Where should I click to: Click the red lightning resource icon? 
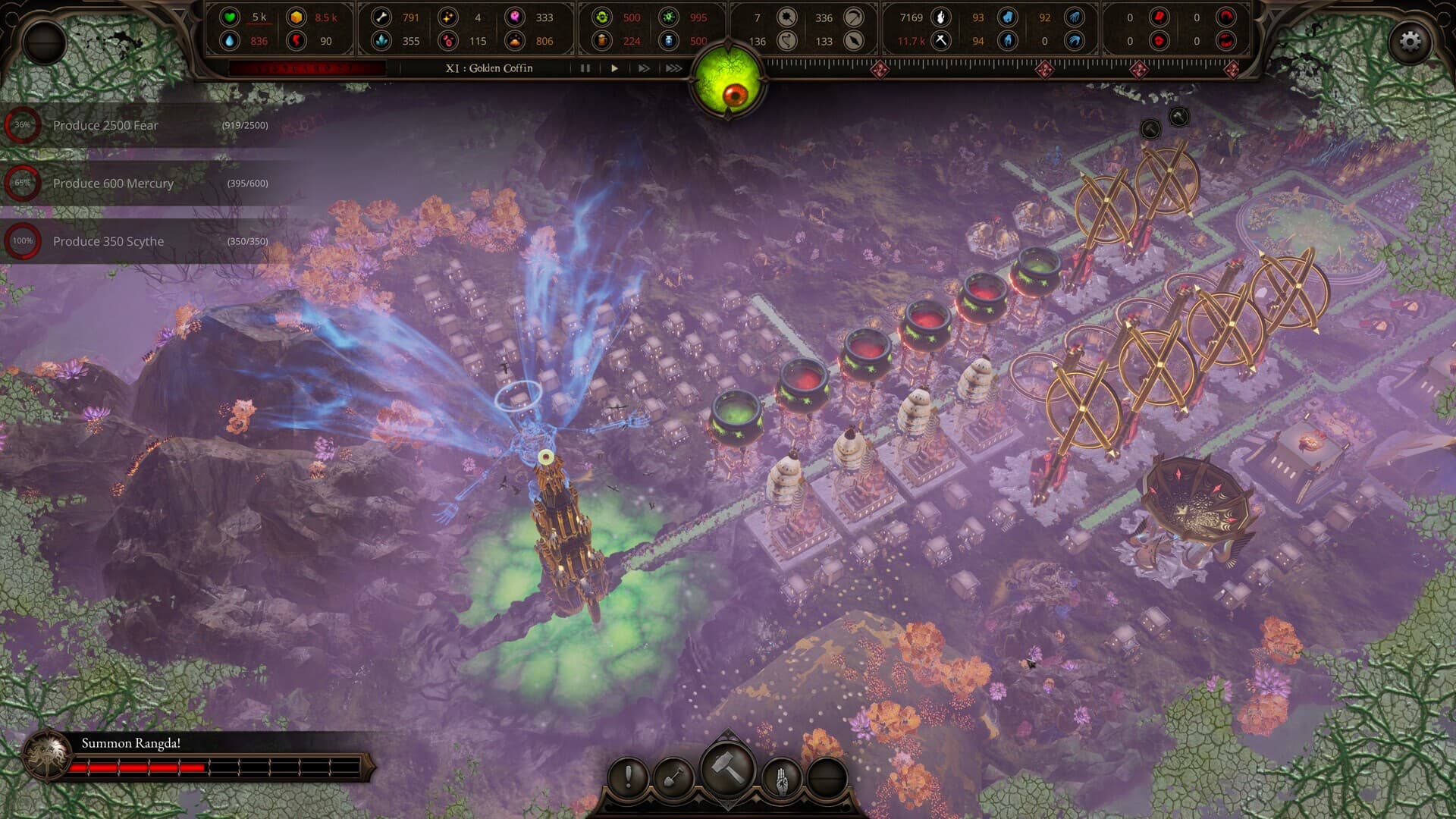[294, 42]
